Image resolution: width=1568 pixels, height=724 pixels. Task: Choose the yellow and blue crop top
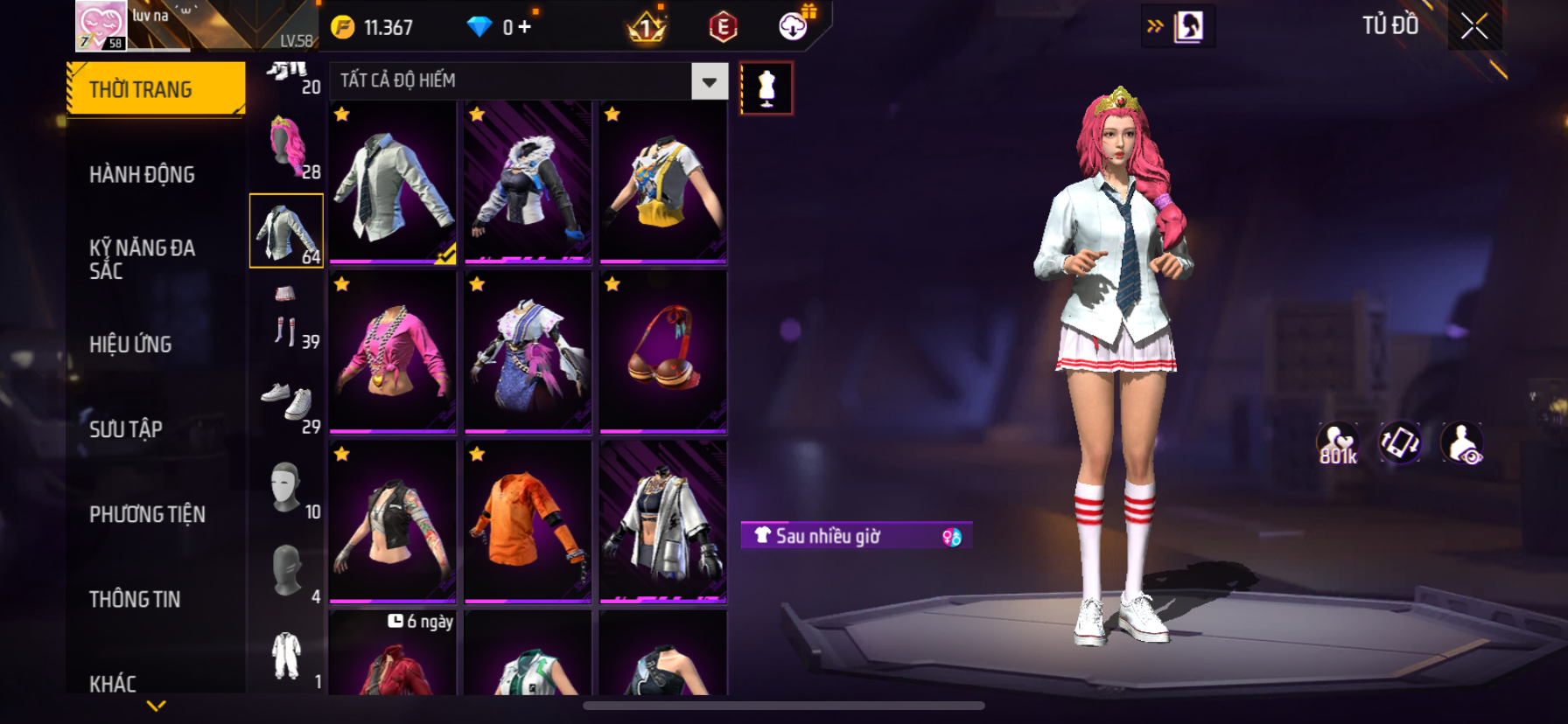[x=663, y=182]
